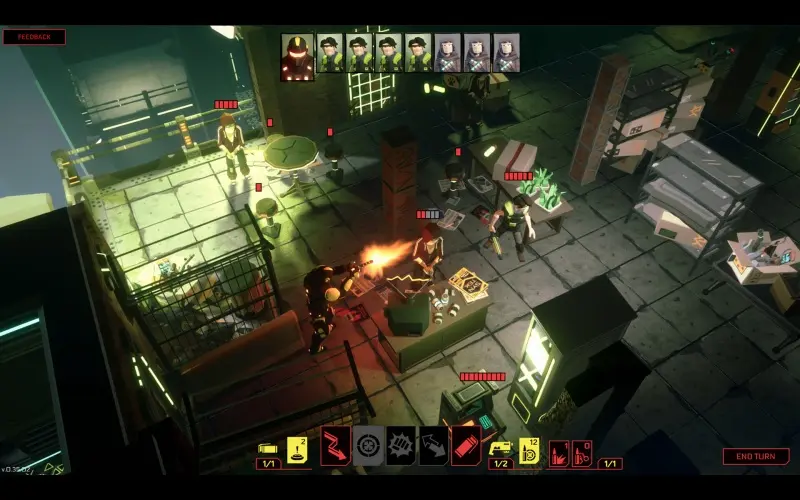Select the yellow joystick item slot
Image resolution: width=800 pixels, height=500 pixels.
pyautogui.click(x=296, y=445)
